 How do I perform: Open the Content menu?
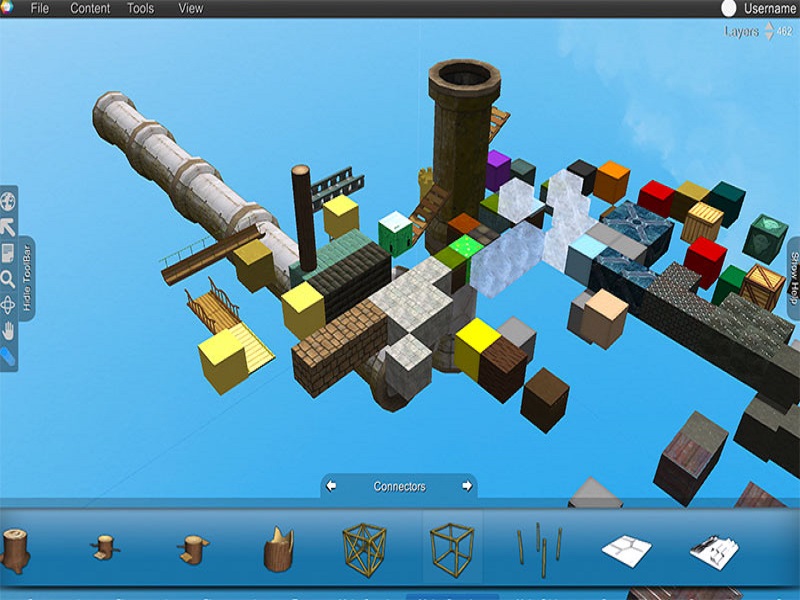[x=90, y=9]
